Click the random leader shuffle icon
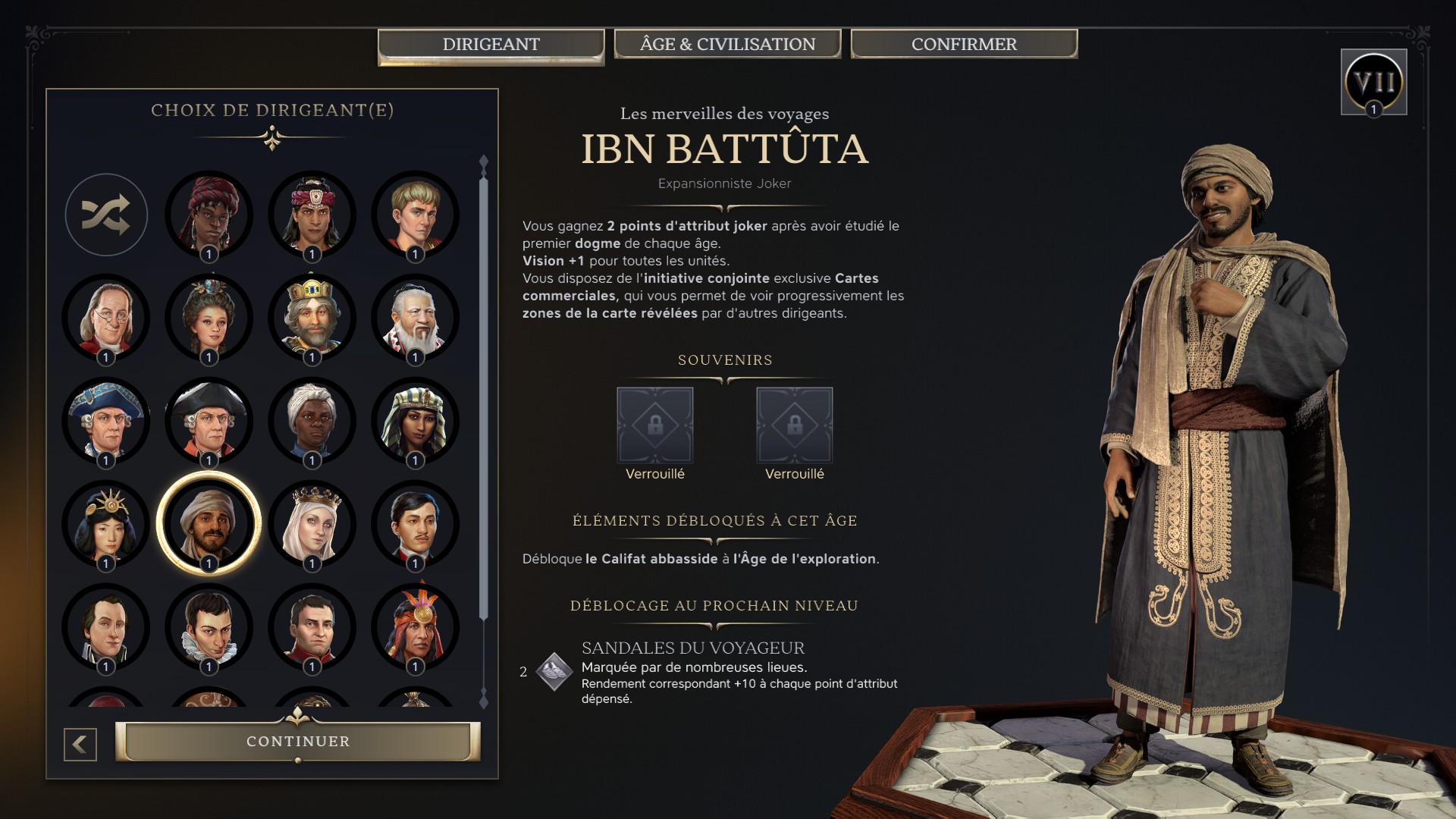This screenshot has width=1456, height=819. [106, 215]
